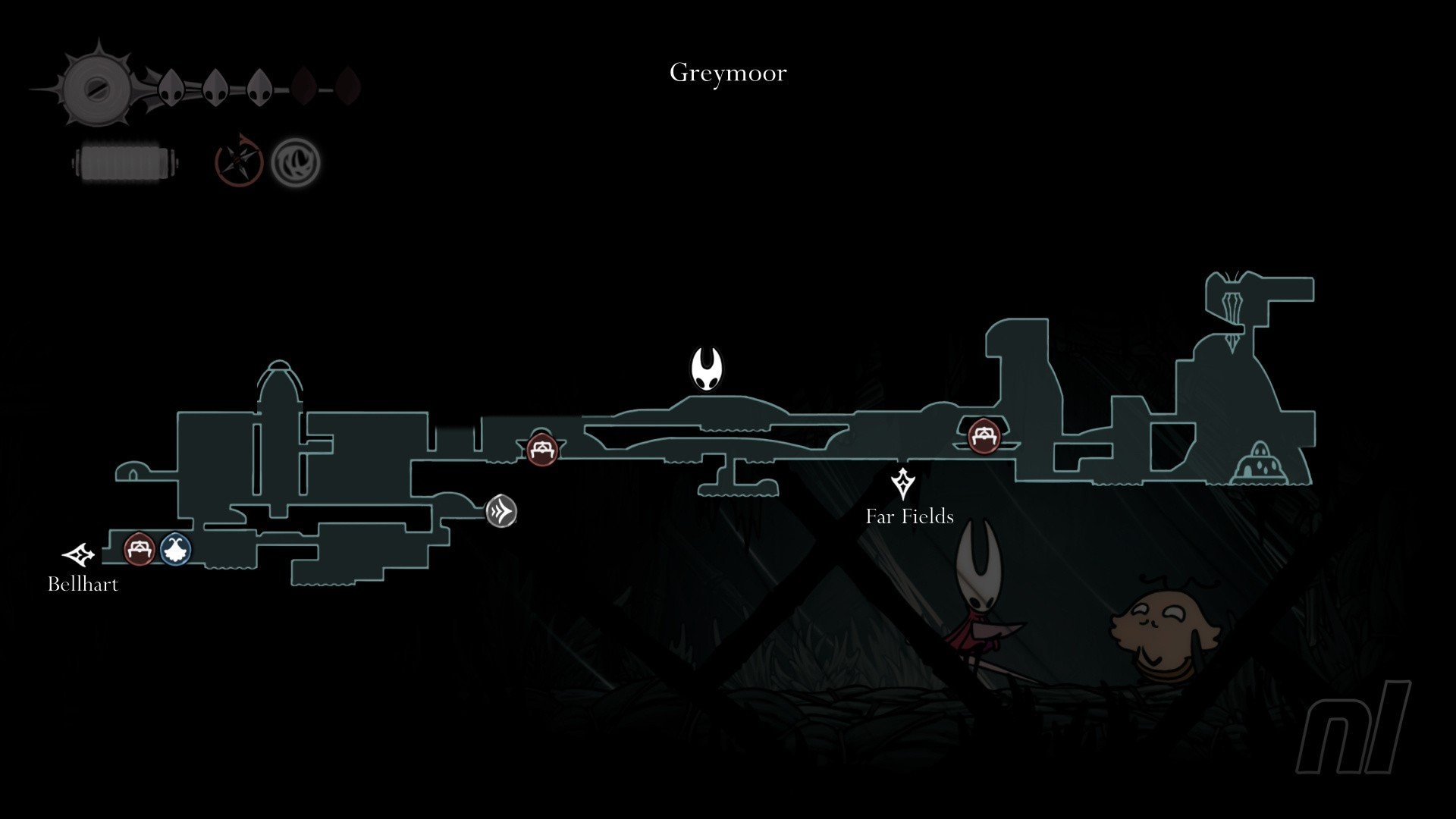
Task: Click the Far Fields exit marker
Action: click(x=902, y=483)
